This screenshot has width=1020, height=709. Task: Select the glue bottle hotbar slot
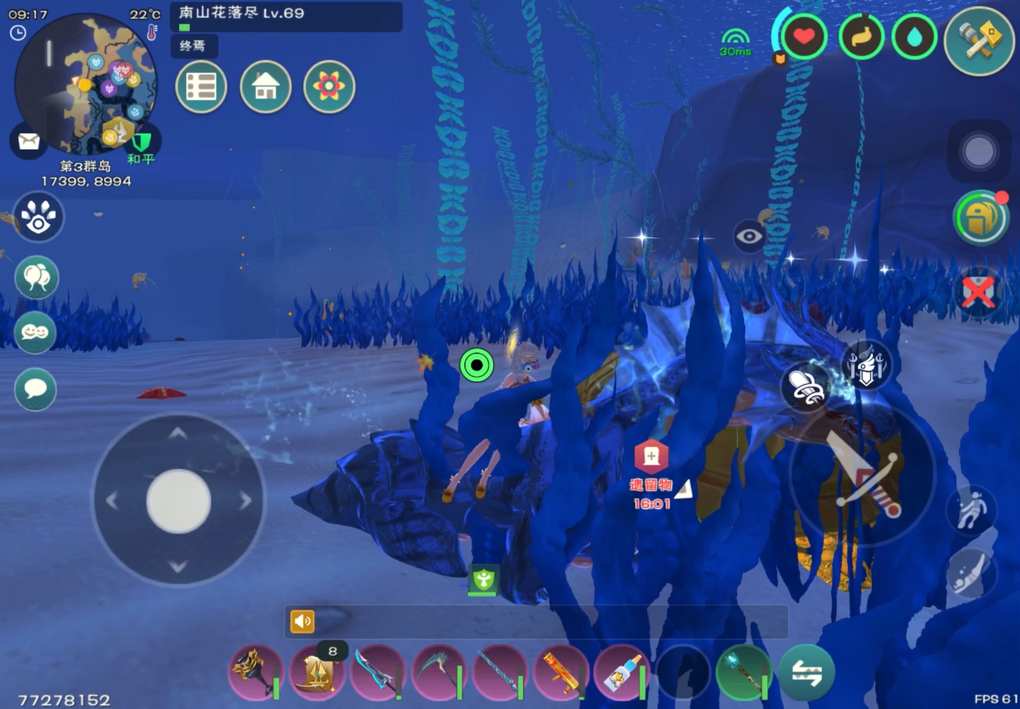point(621,671)
